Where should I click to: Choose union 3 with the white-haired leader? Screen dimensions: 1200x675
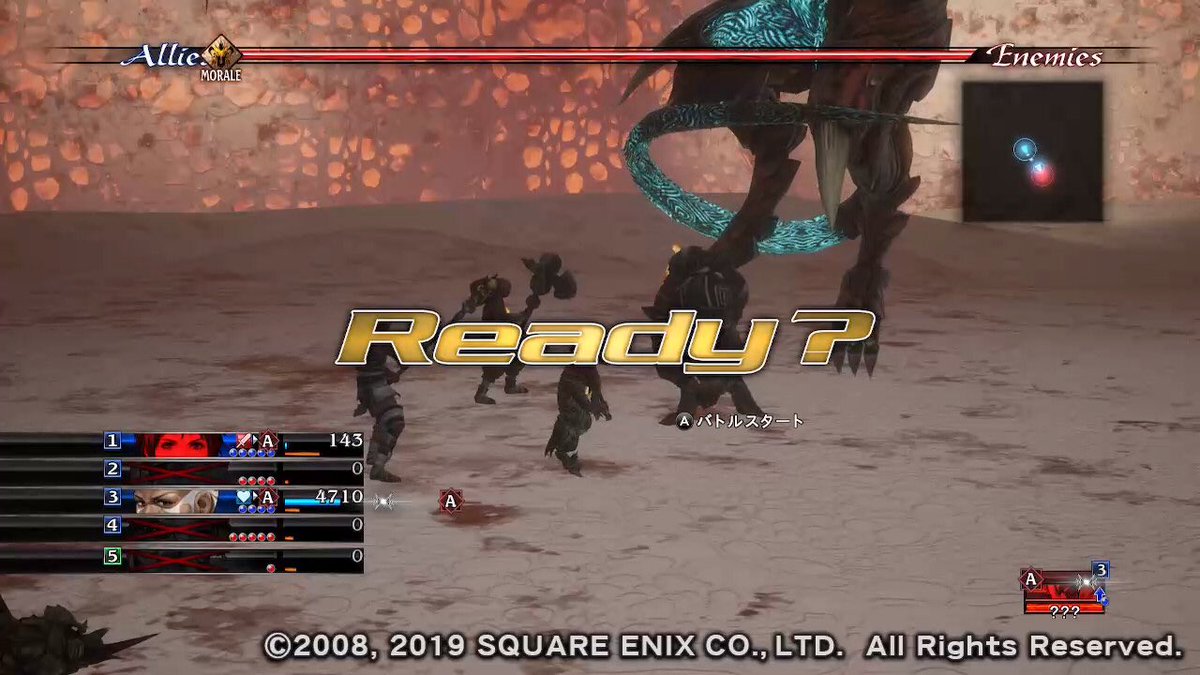180,498
